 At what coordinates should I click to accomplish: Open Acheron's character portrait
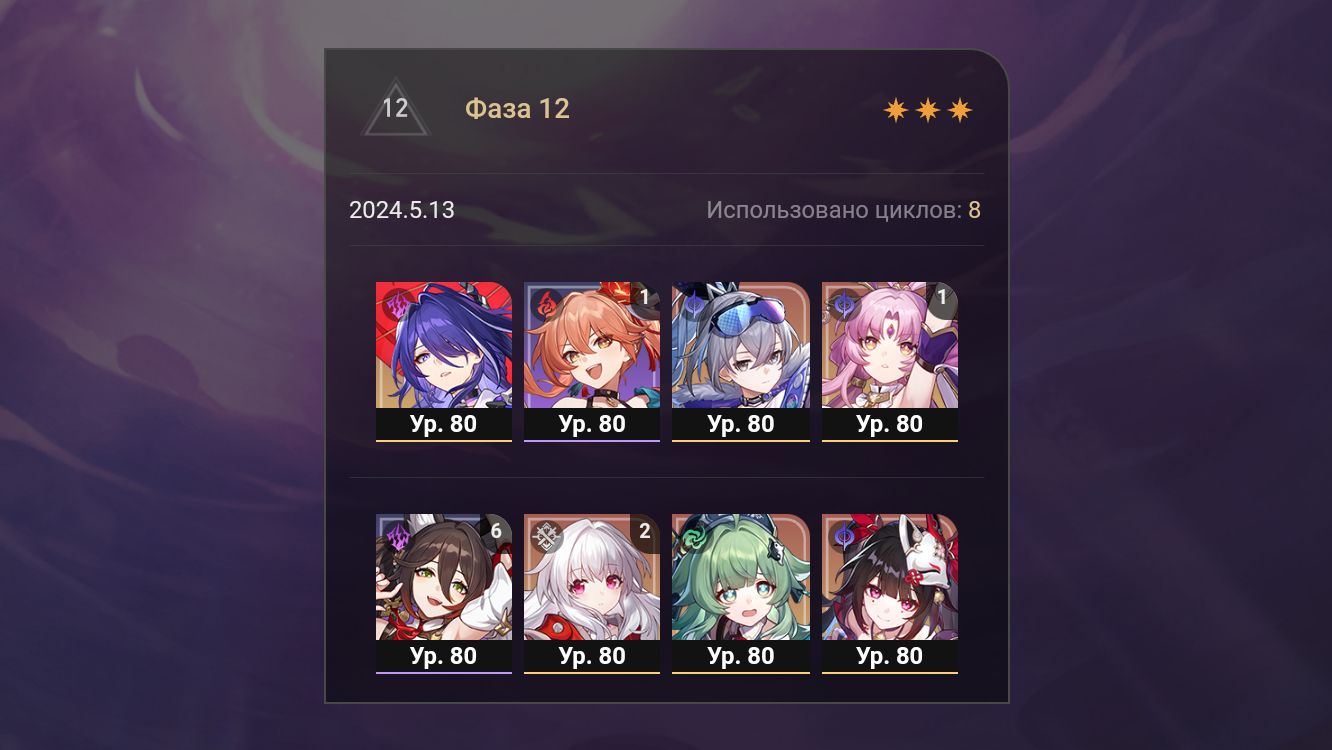pyautogui.click(x=444, y=345)
